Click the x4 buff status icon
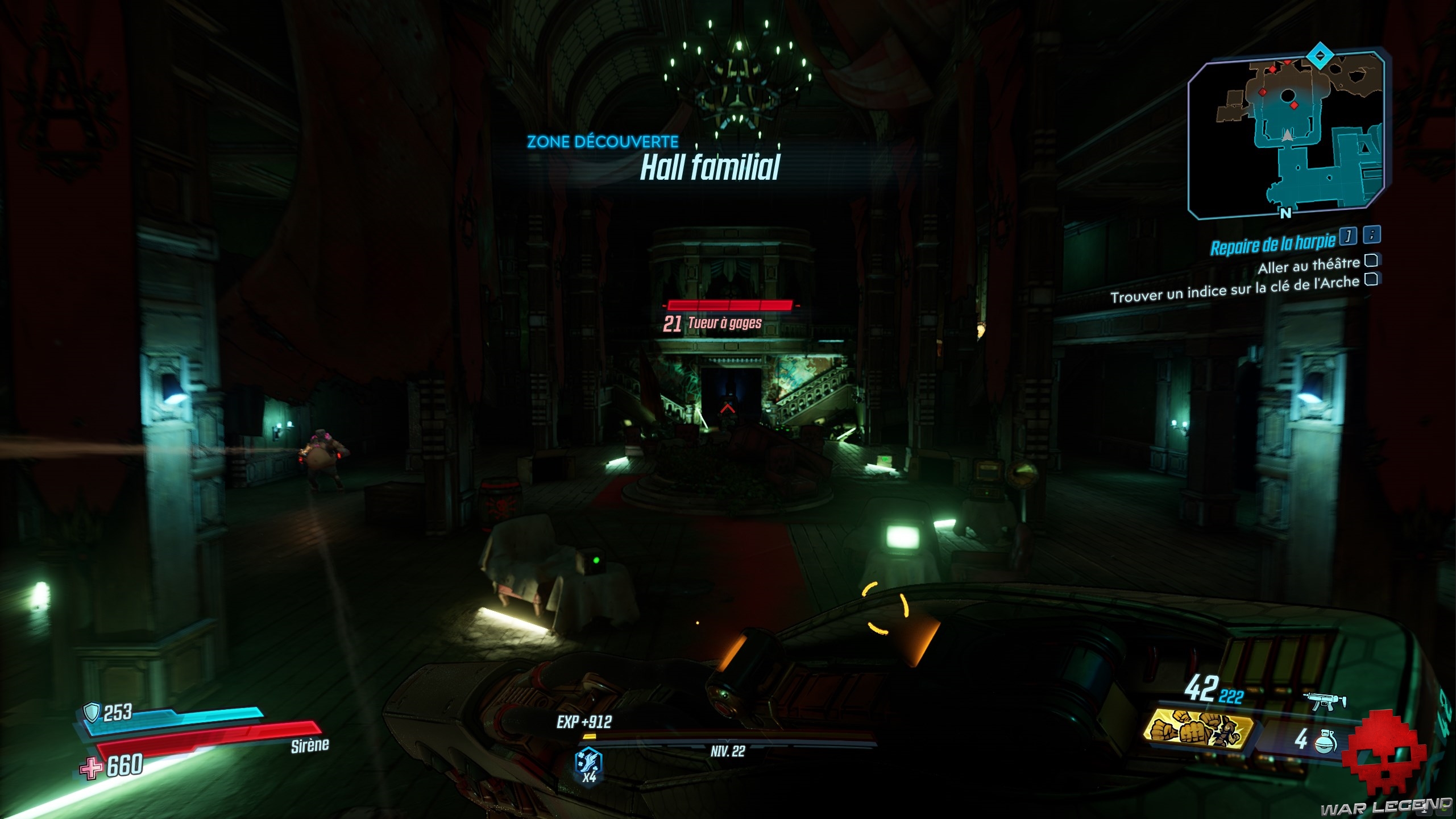1456x819 pixels. click(x=589, y=763)
